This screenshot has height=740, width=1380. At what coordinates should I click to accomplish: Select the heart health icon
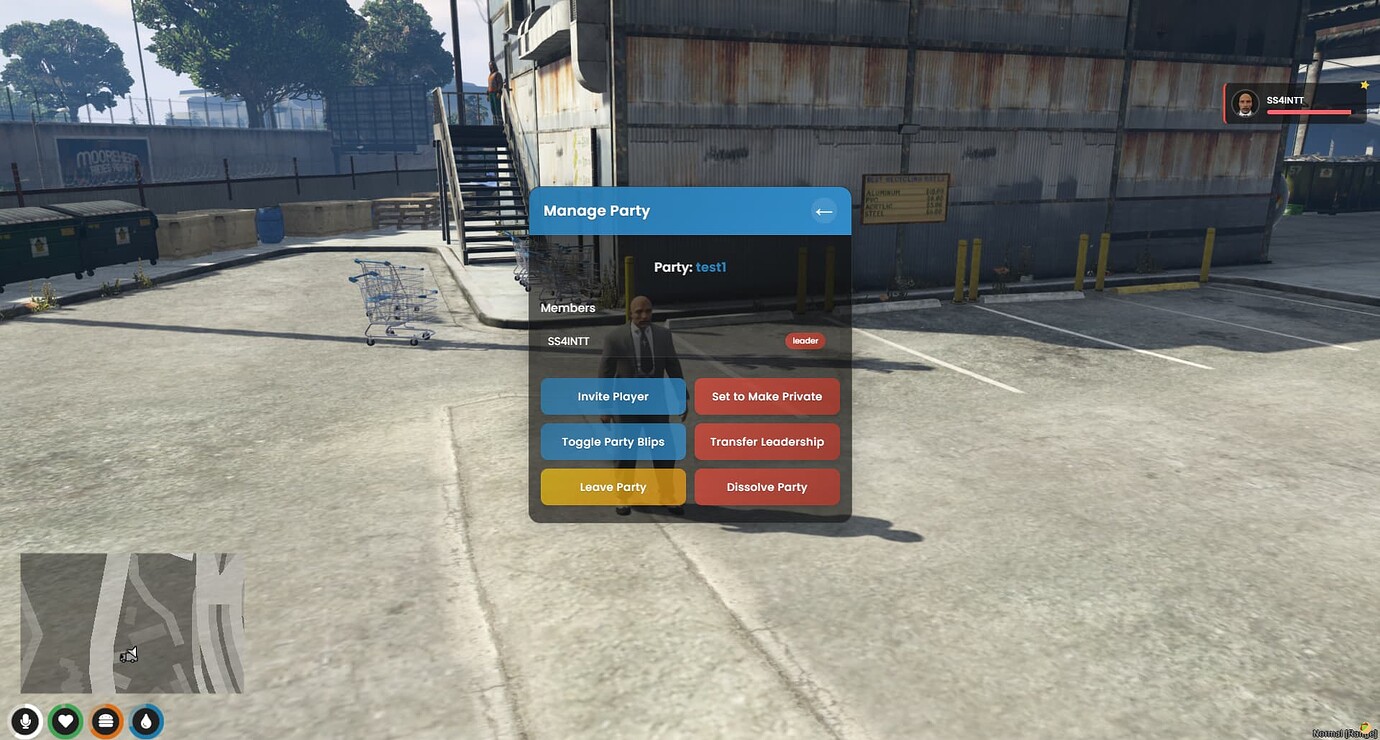coord(64,720)
